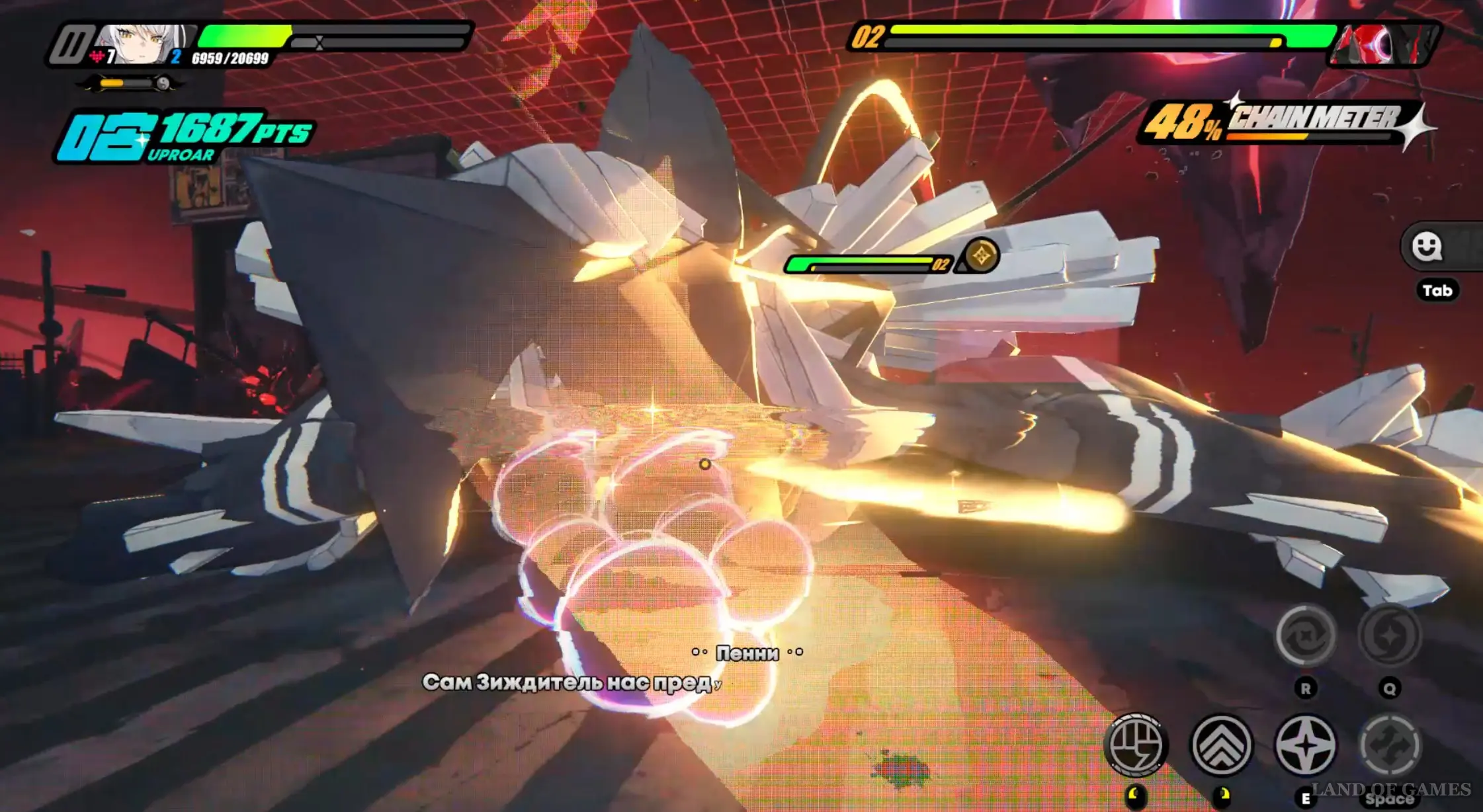Pause the fight with the pause button
The width and height of the screenshot is (1483, 812).
(x=71, y=45)
